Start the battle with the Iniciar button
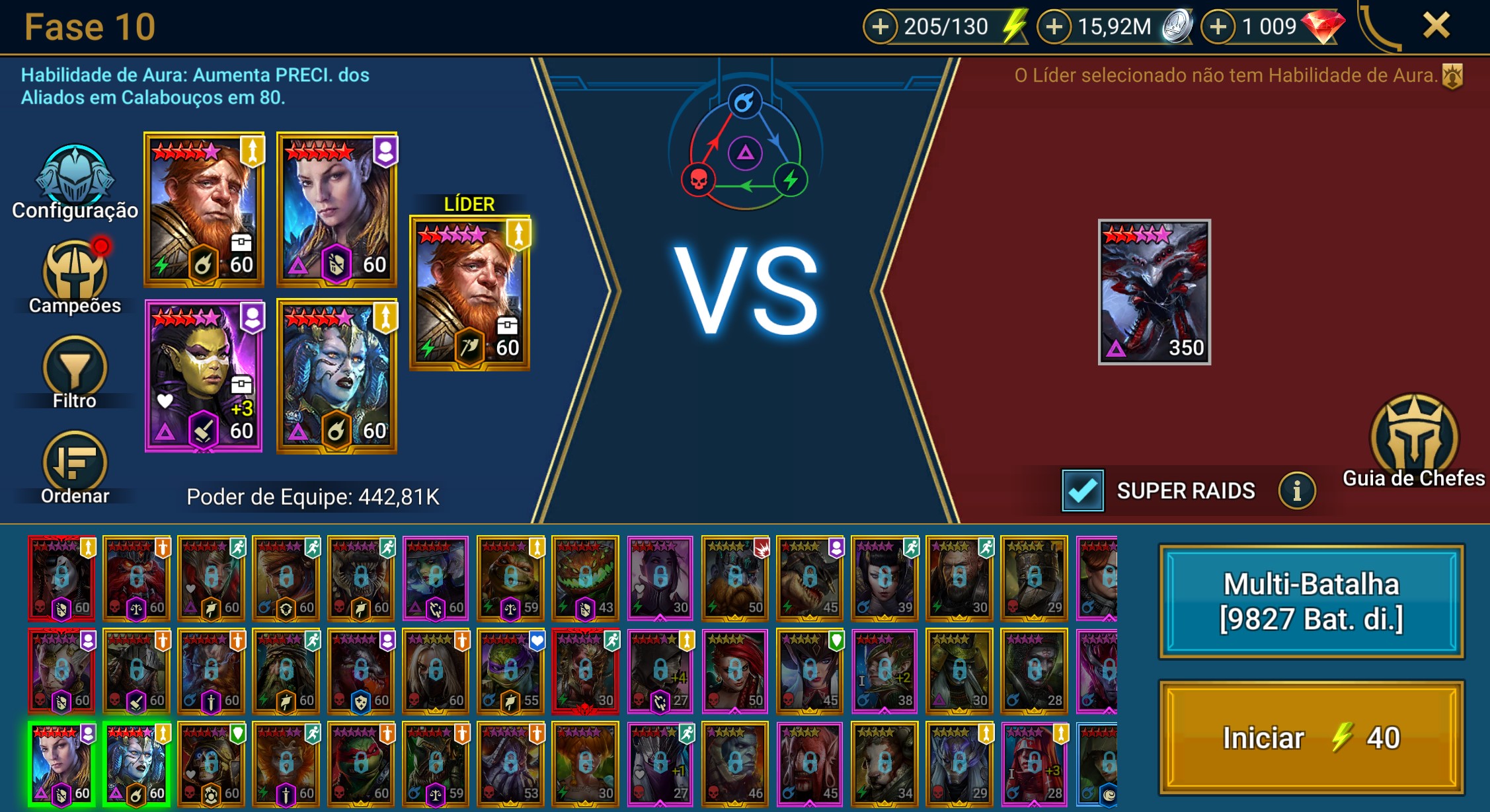The height and width of the screenshot is (812, 1490). tap(1311, 737)
